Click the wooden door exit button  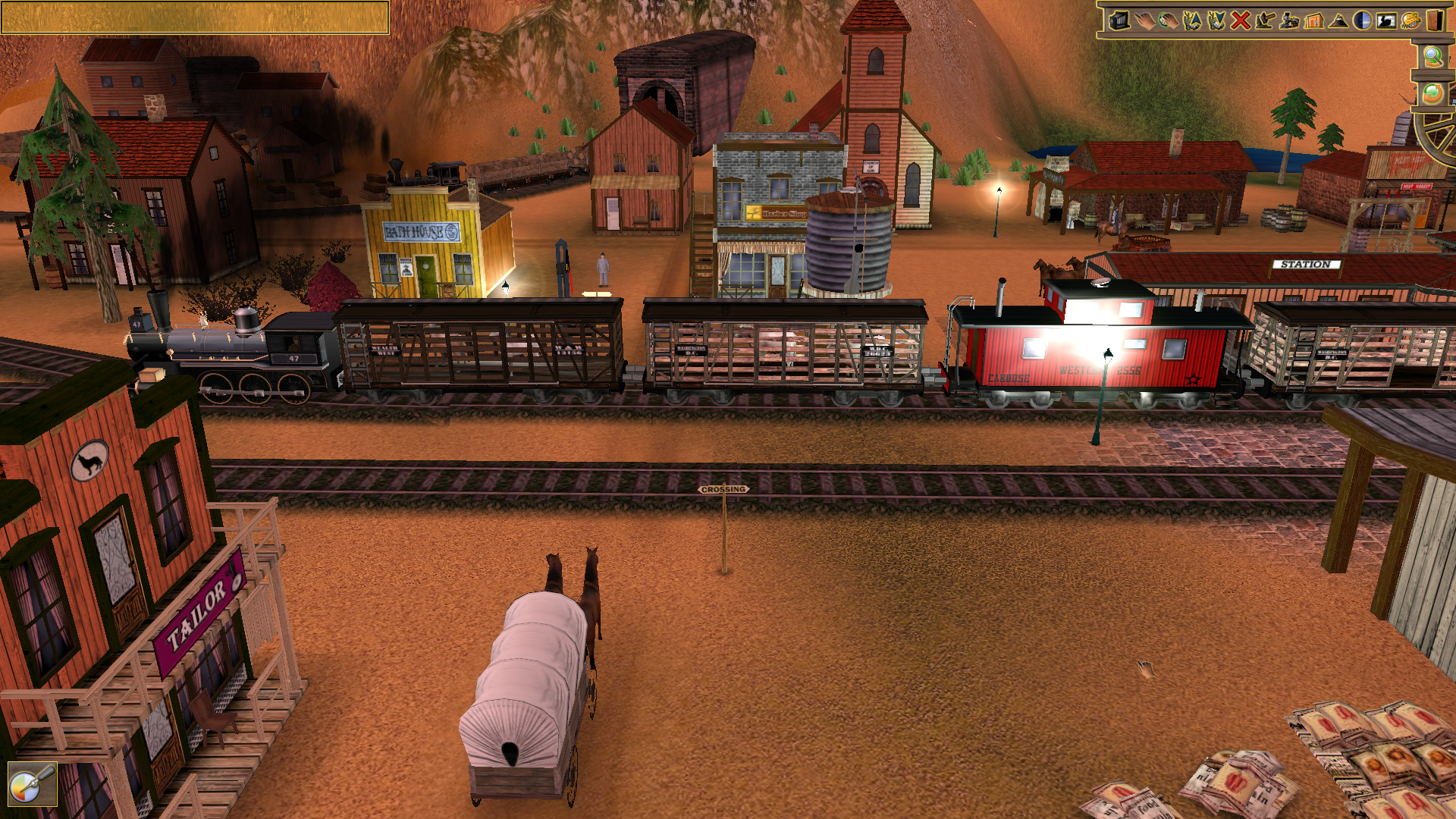click(x=1435, y=20)
